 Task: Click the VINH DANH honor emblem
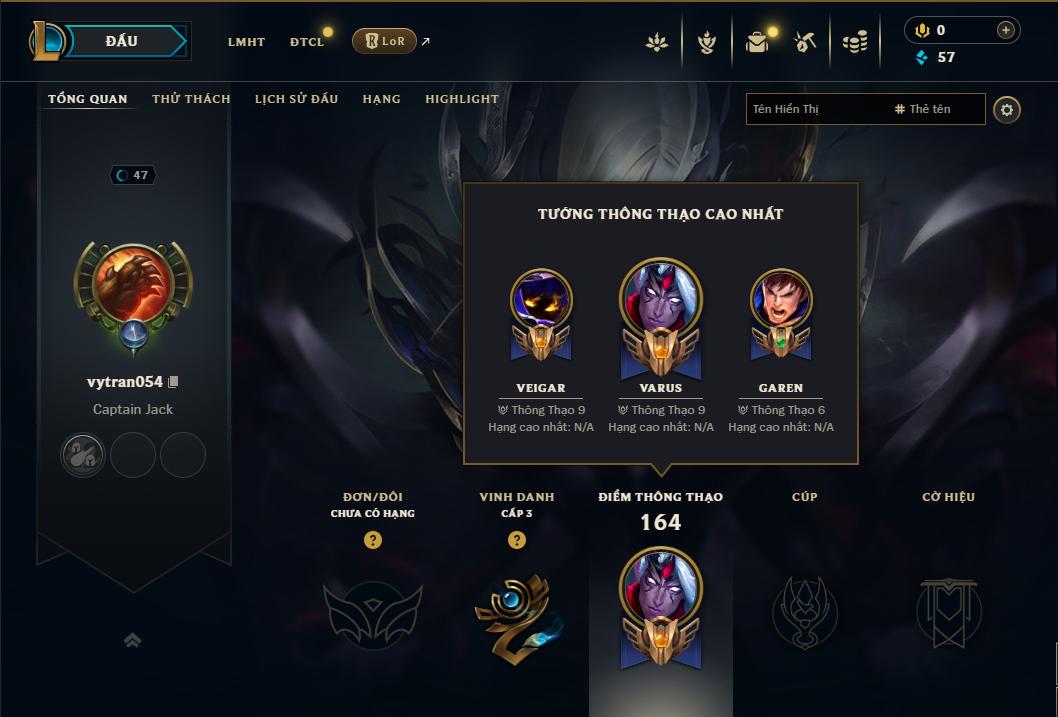pyautogui.click(x=516, y=612)
